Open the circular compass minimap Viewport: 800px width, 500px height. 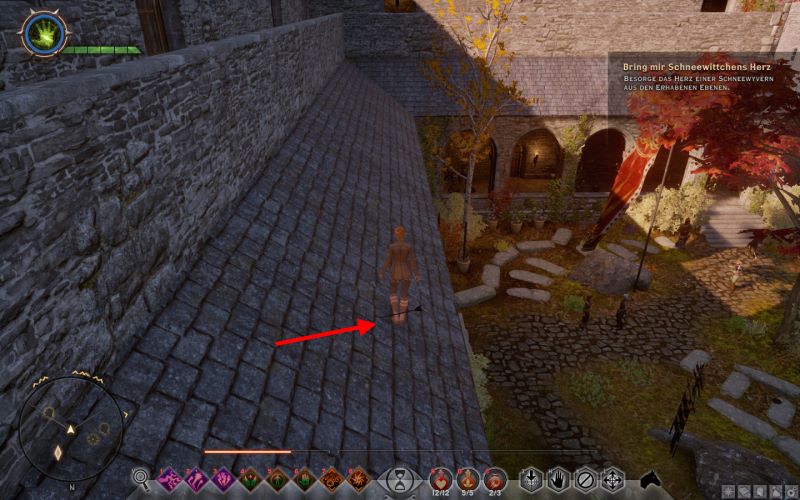point(70,428)
